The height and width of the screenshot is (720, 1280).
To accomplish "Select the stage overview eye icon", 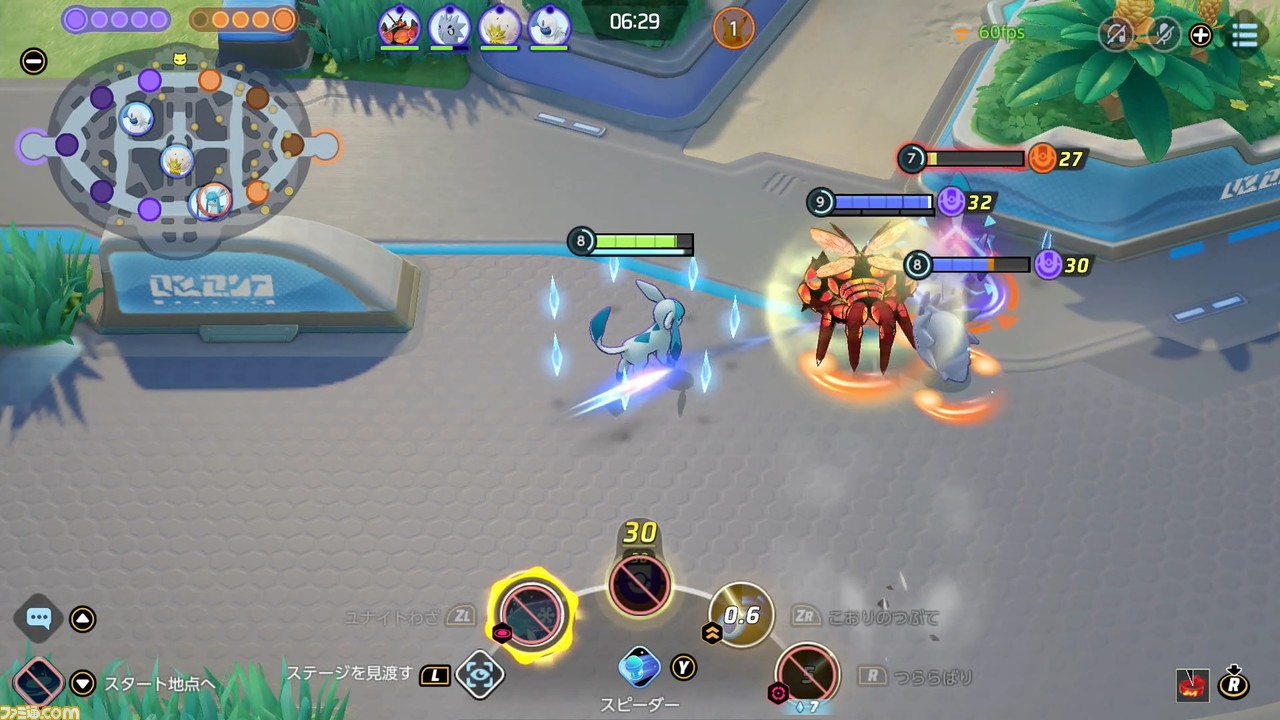I will coord(479,675).
